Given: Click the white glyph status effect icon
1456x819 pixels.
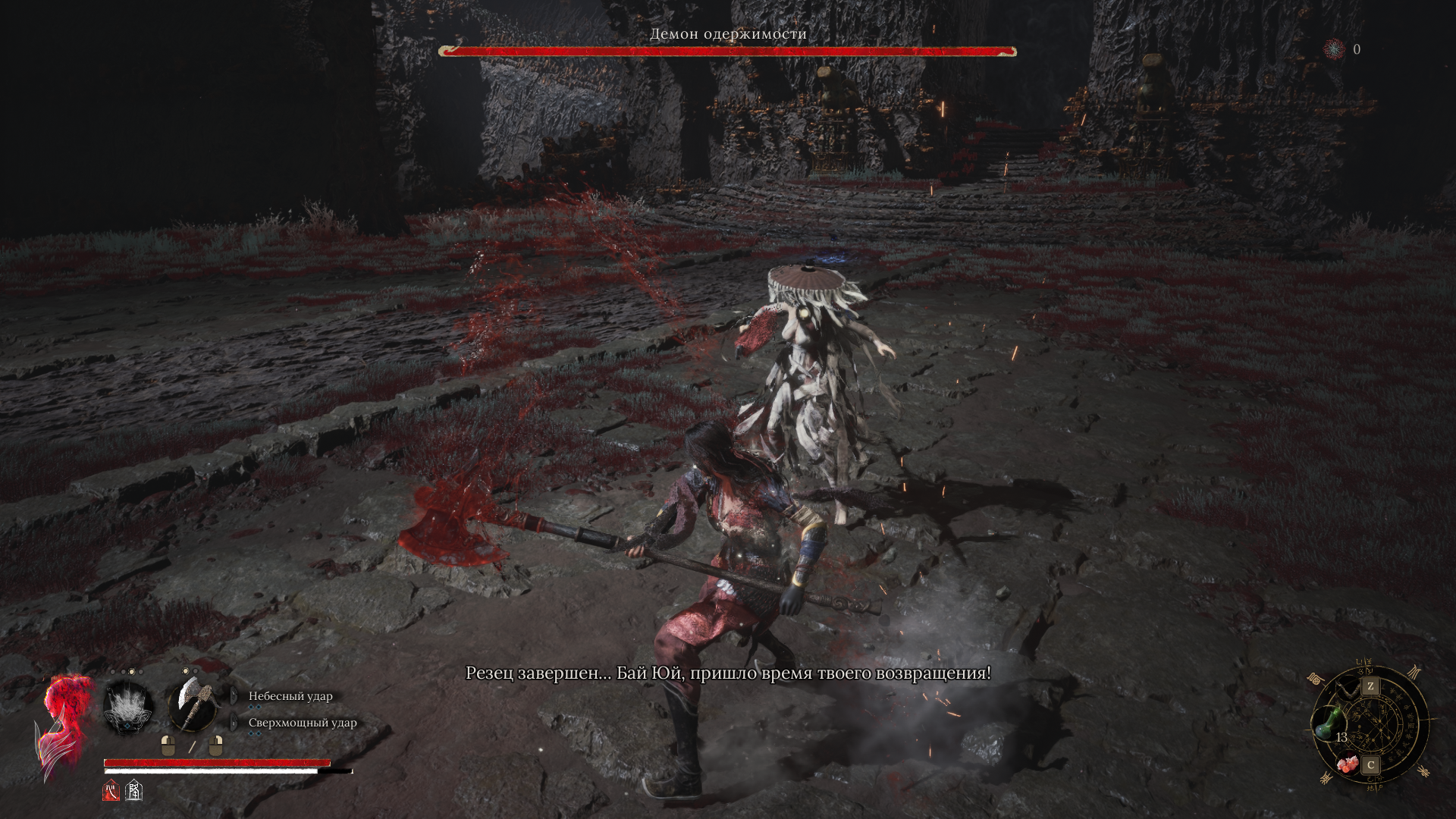Looking at the screenshot, I should pyautogui.click(x=134, y=791).
